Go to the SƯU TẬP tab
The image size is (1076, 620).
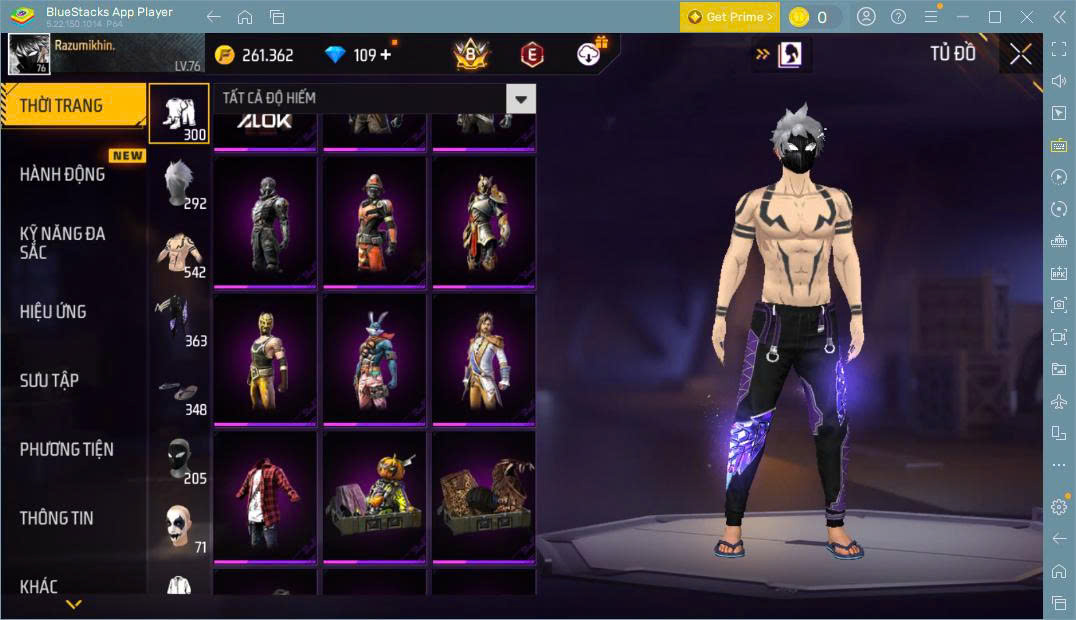(x=49, y=380)
